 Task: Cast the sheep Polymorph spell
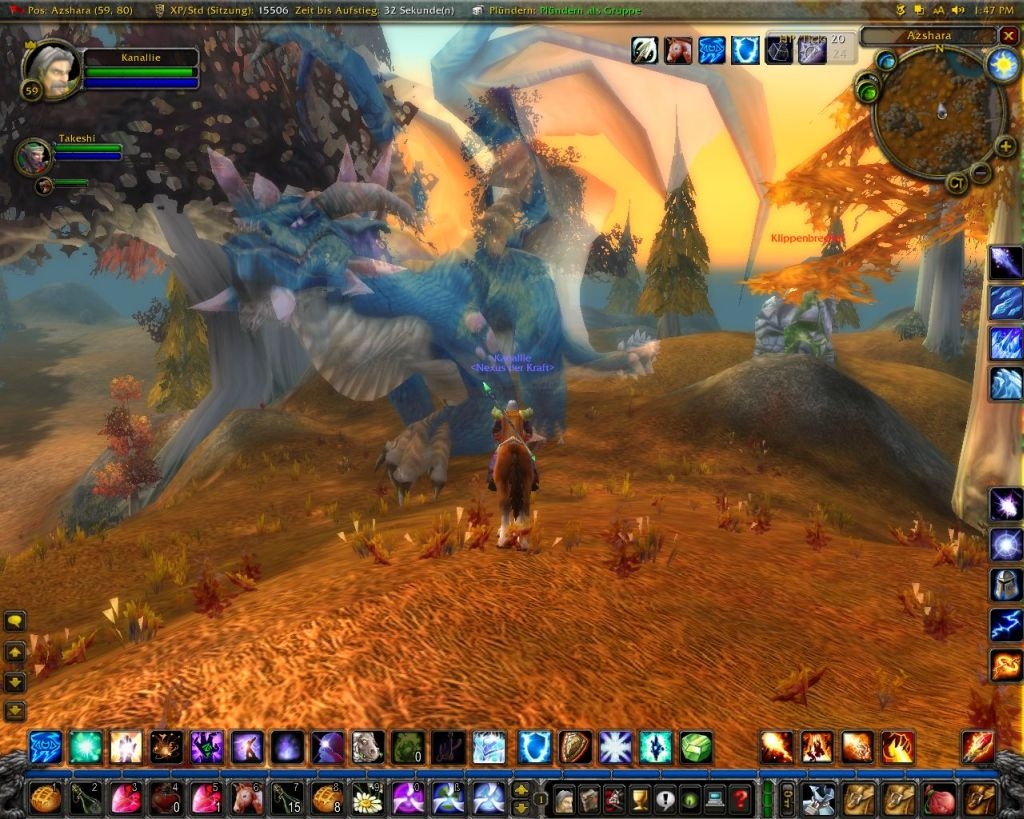click(x=367, y=747)
